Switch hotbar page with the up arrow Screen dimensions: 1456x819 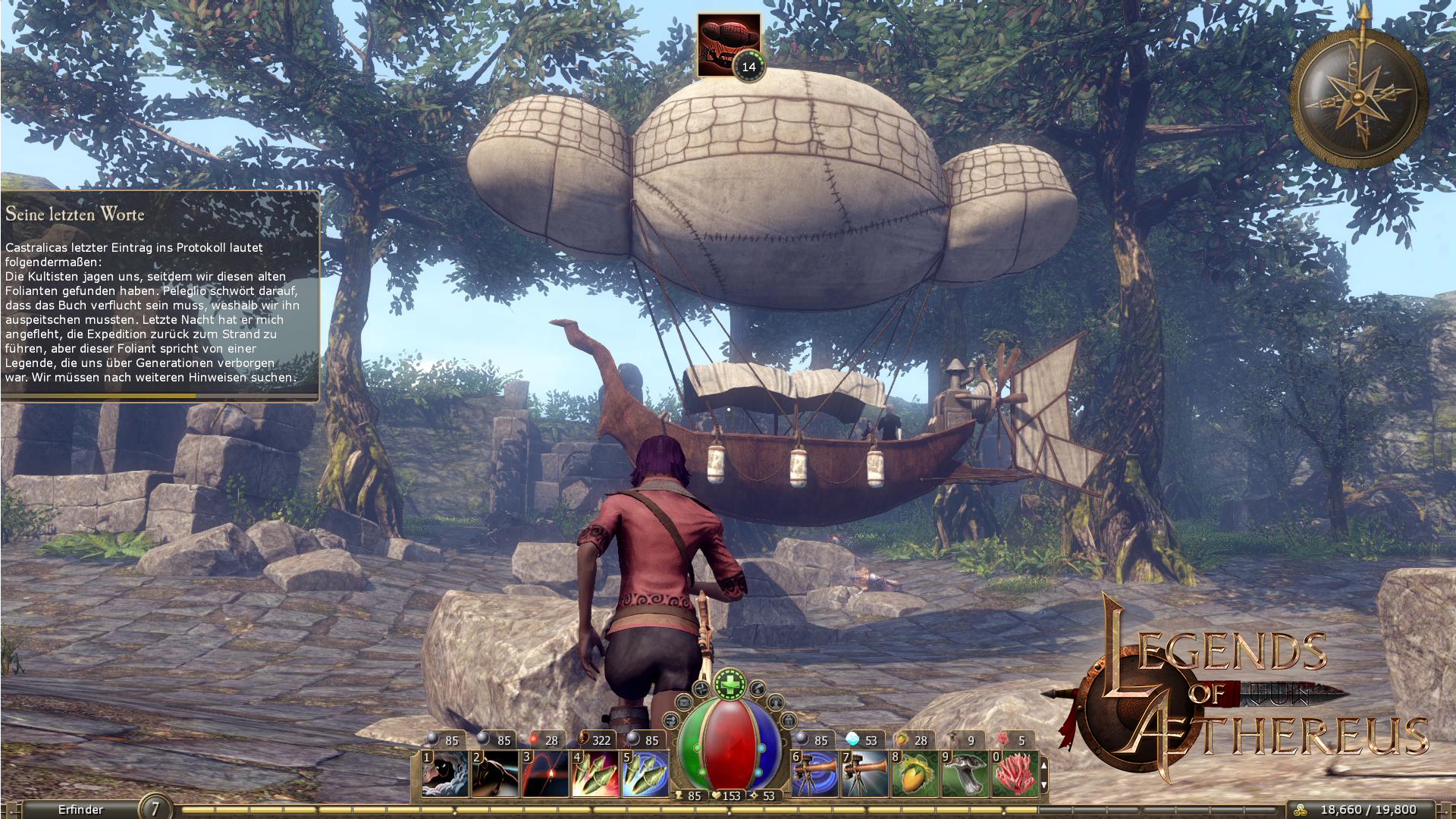(x=1043, y=765)
